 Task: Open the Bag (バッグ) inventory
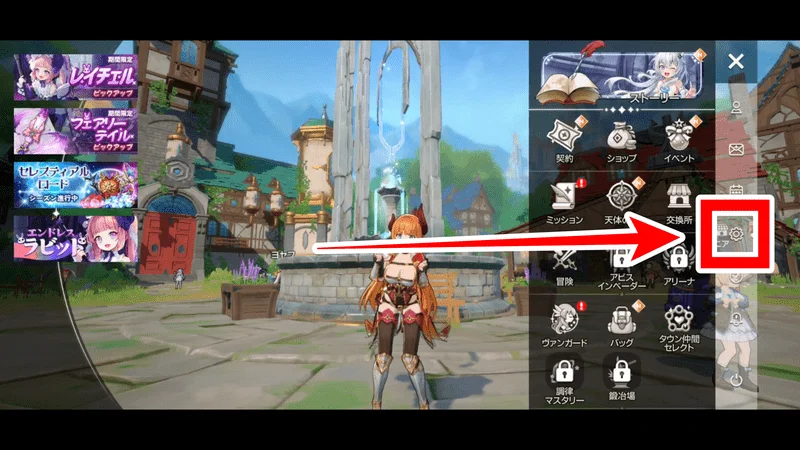point(621,323)
